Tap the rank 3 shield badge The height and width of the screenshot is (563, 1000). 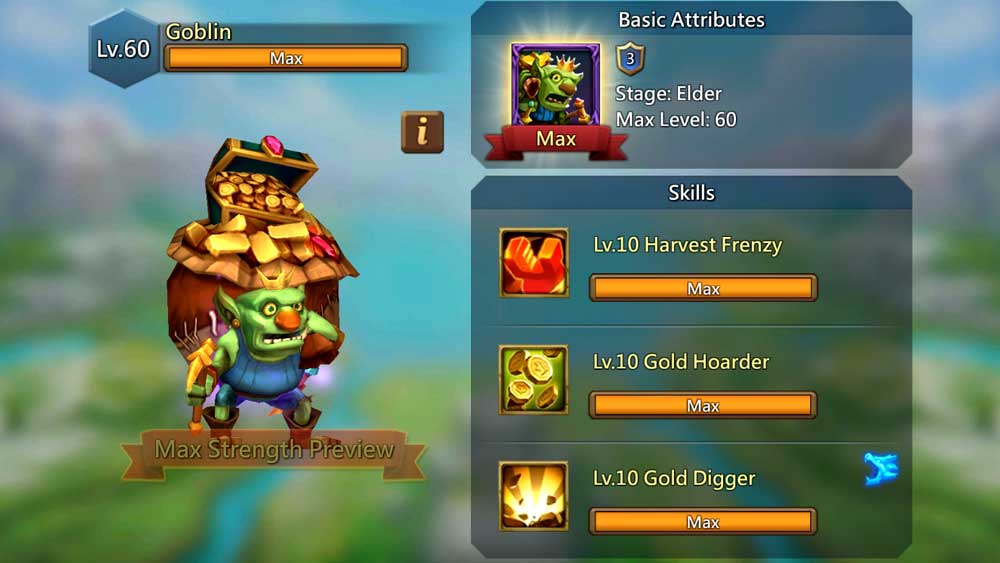[x=630, y=58]
